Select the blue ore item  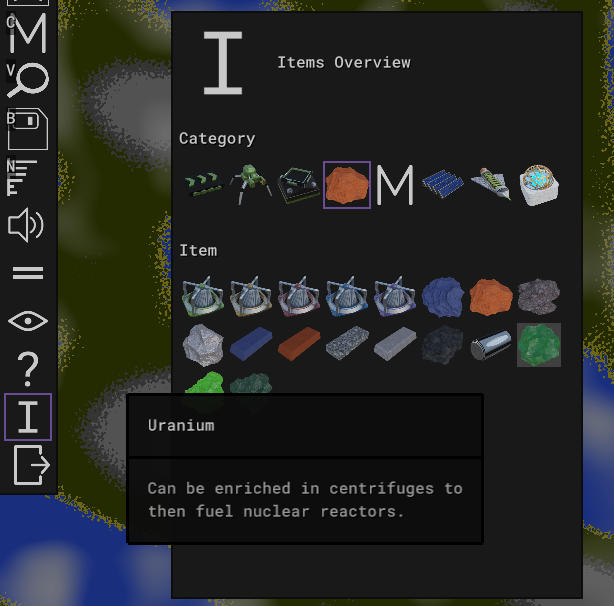(443, 297)
